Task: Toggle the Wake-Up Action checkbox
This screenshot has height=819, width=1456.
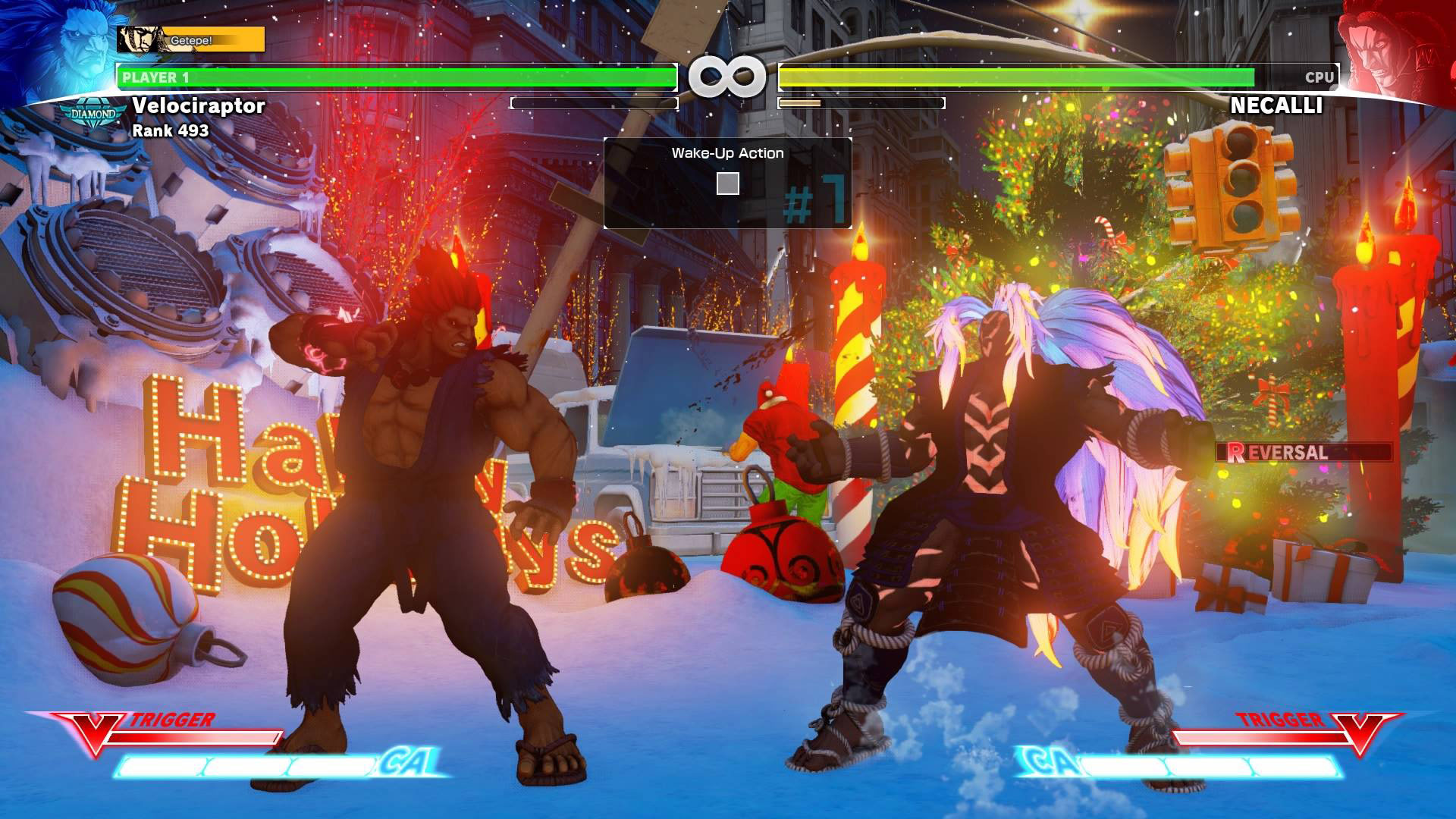Action: pyautogui.click(x=729, y=182)
